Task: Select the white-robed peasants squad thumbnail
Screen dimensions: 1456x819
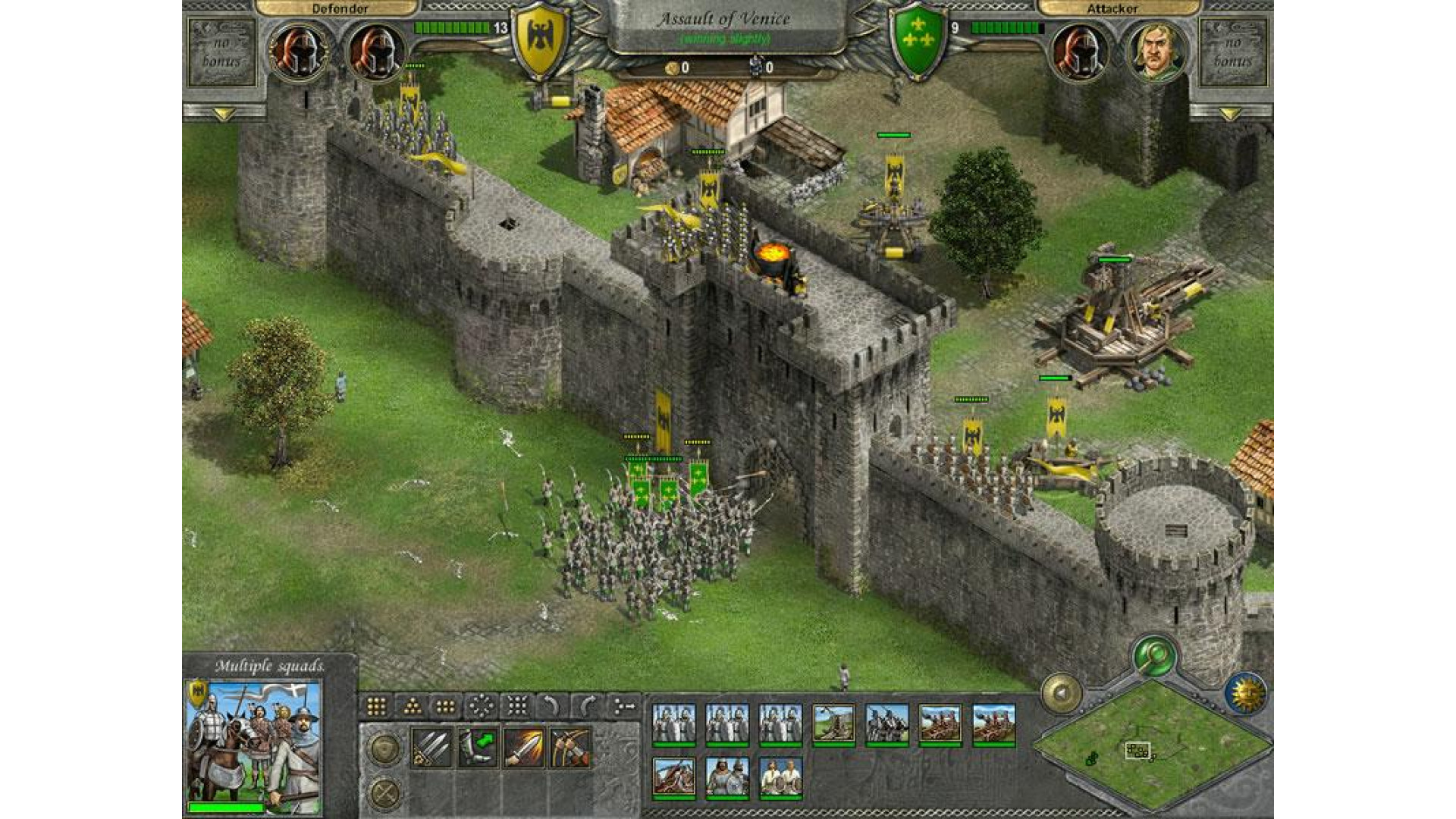Action: [780, 777]
